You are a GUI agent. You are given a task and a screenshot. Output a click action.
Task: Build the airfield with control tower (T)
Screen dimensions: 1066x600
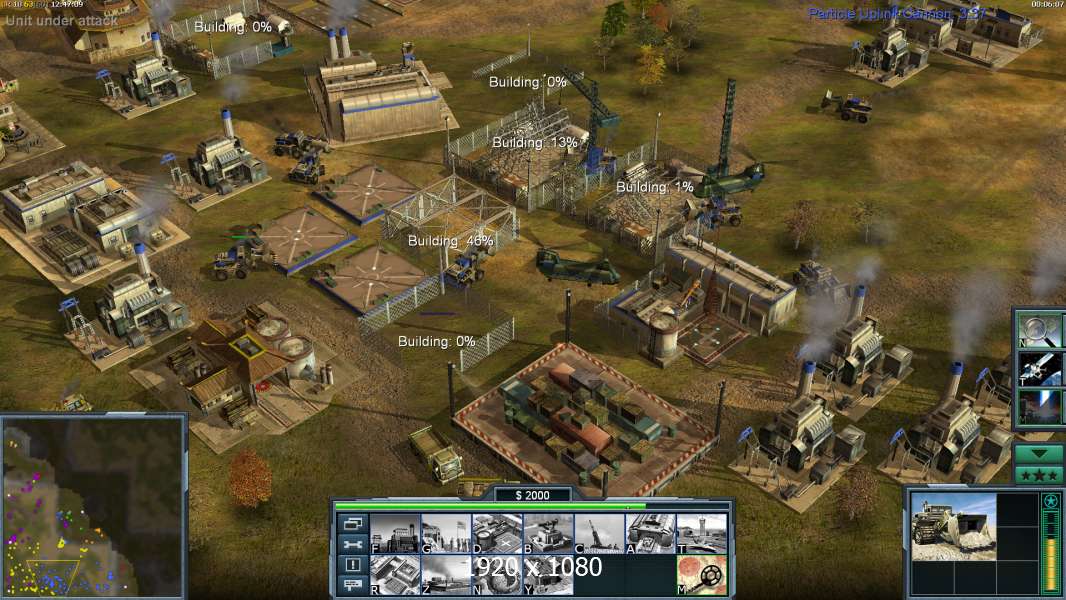coord(701,534)
